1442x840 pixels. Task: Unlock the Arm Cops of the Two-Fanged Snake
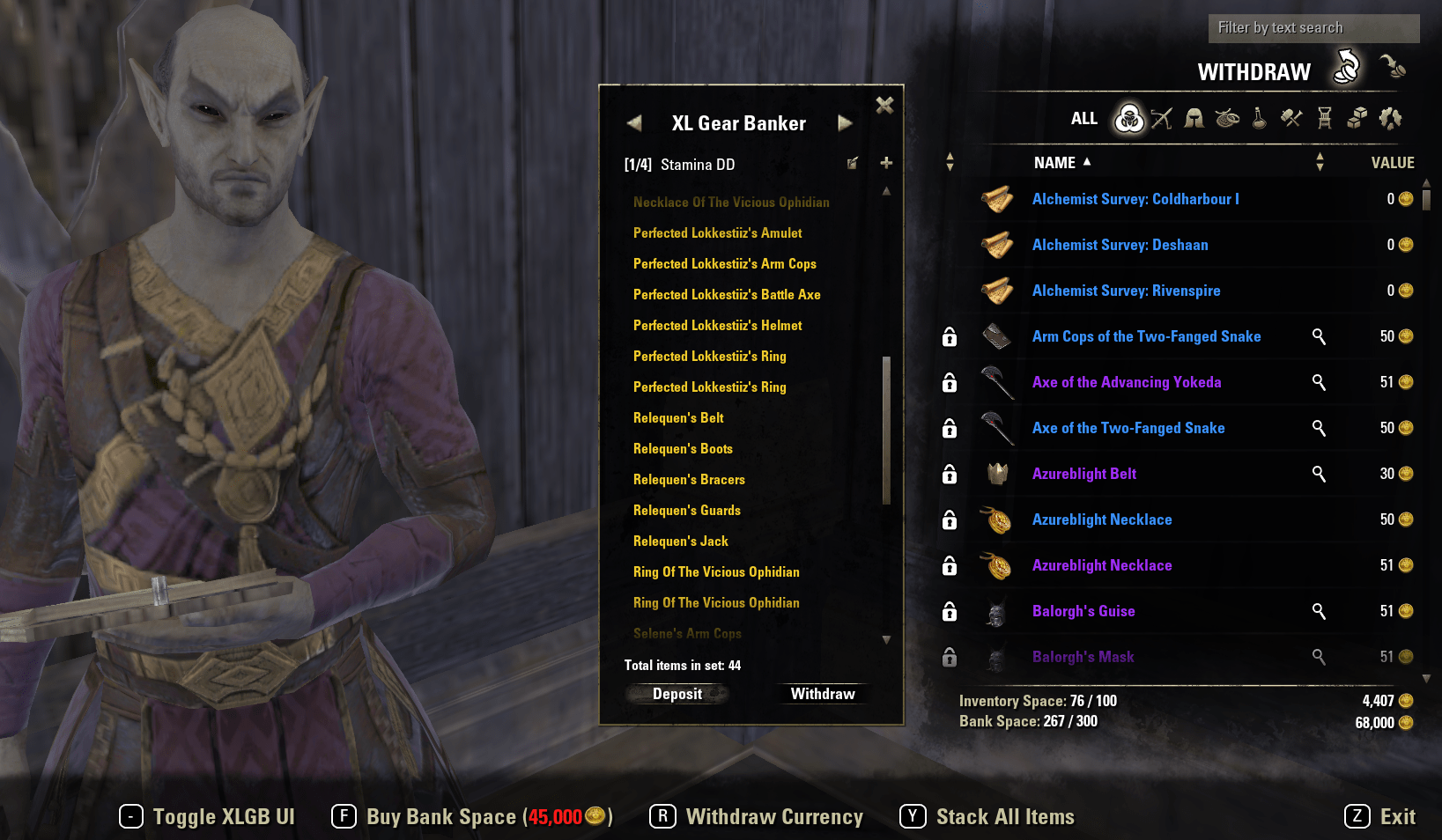950,336
